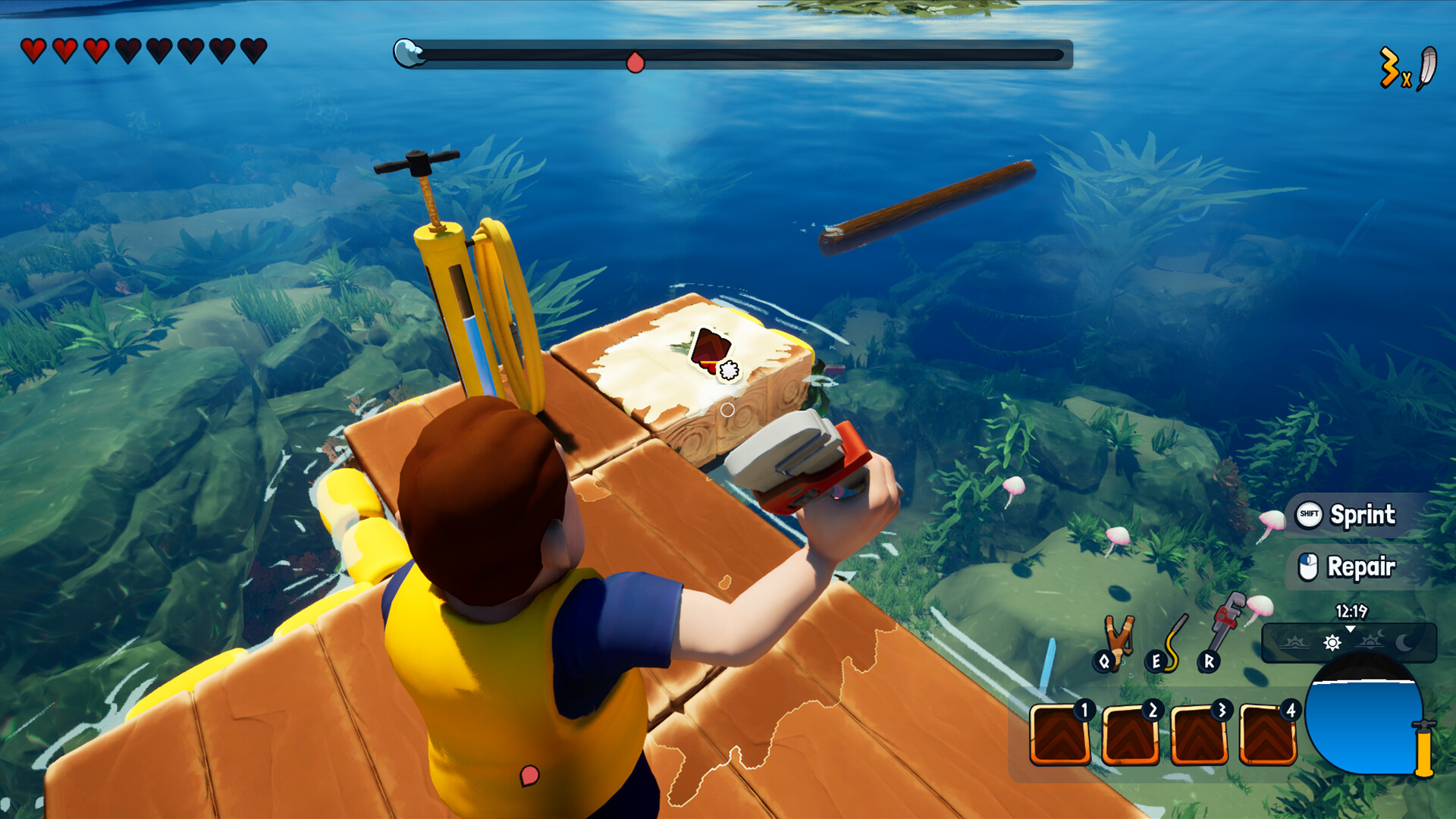Click the sunrise icon in the day-cycle bar
The image size is (1456, 819).
pyautogui.click(x=1294, y=642)
